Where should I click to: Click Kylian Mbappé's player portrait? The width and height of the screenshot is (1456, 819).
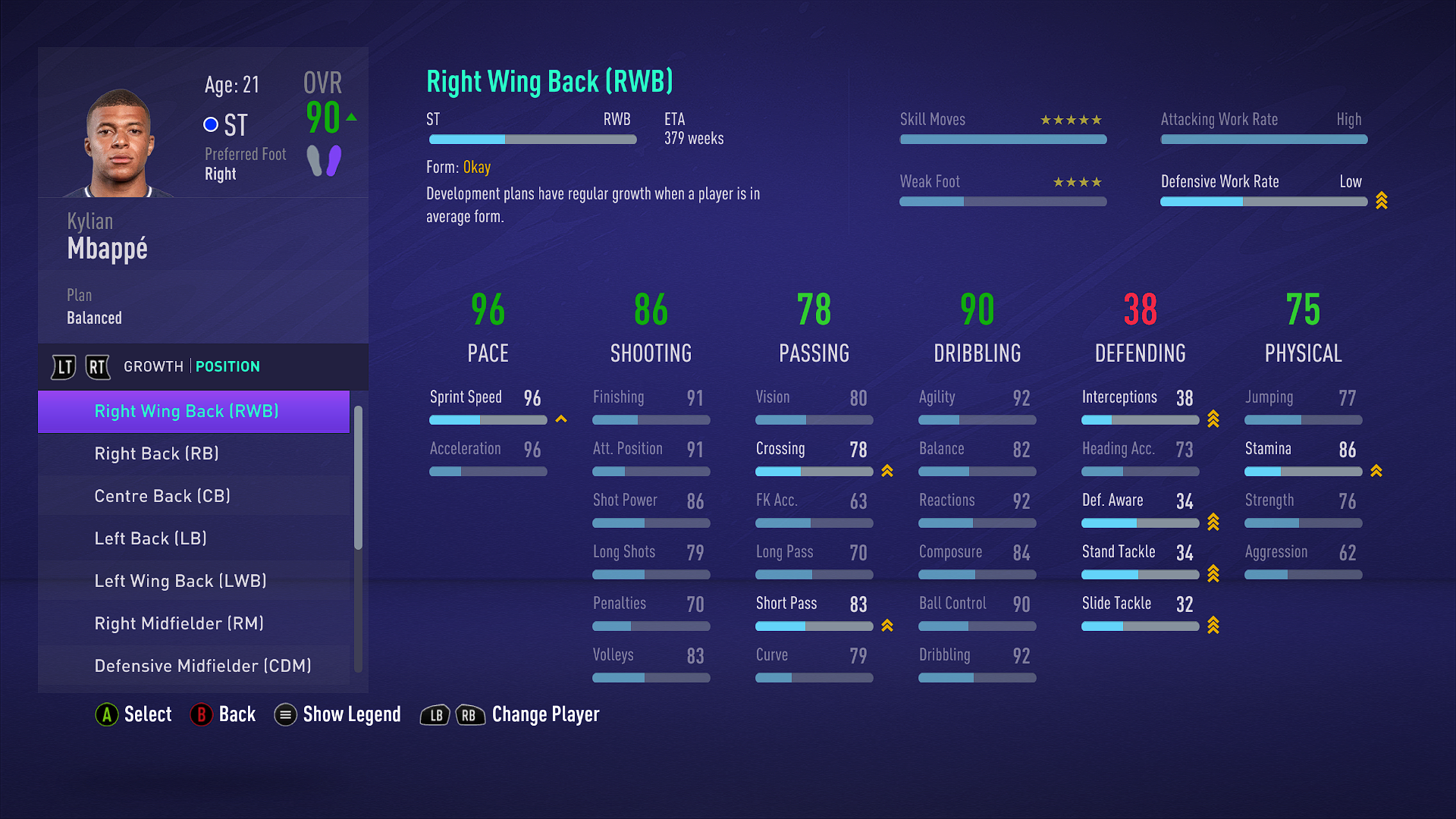coord(119,144)
